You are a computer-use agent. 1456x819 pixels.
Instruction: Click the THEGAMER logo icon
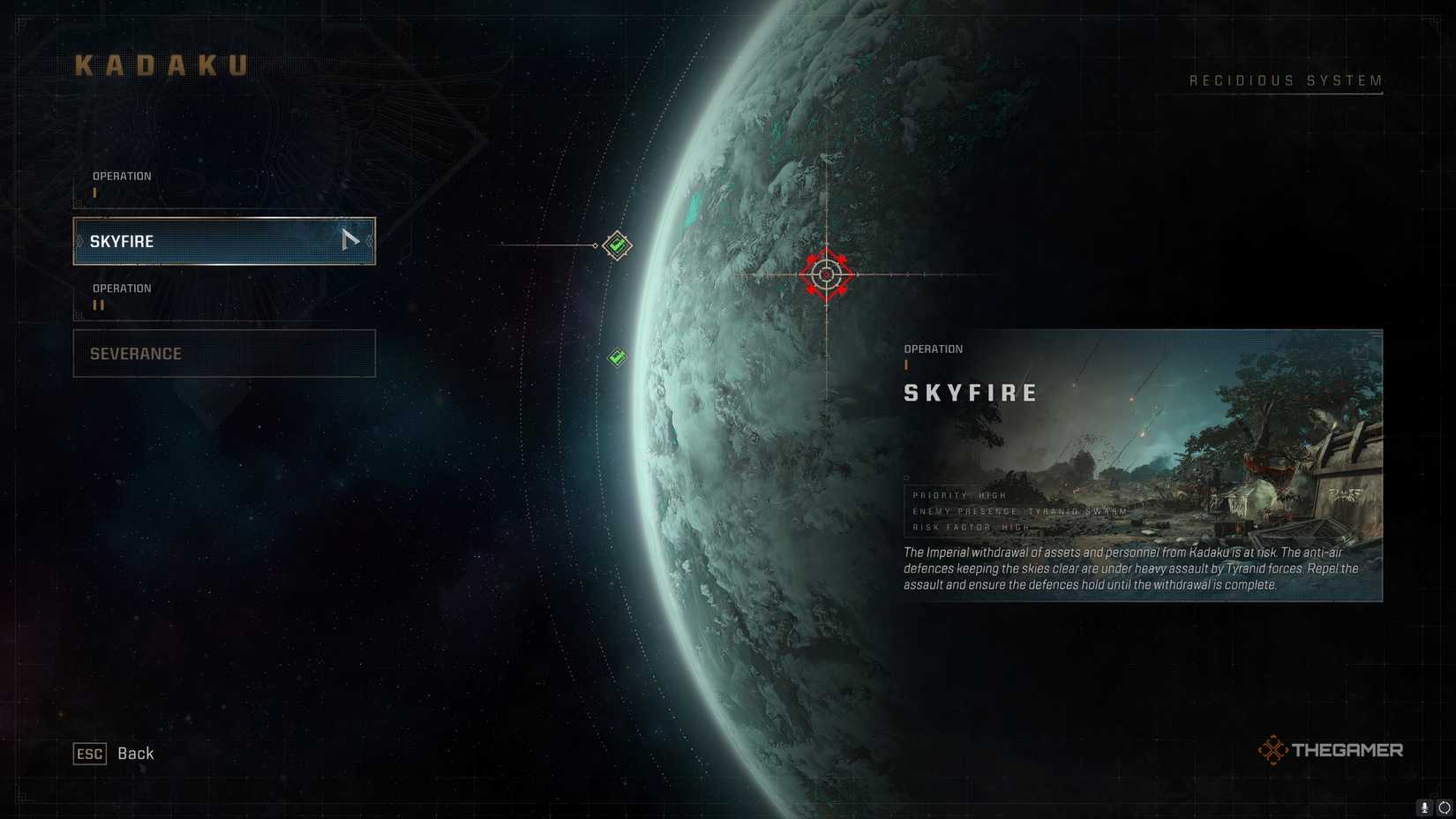tap(1272, 750)
